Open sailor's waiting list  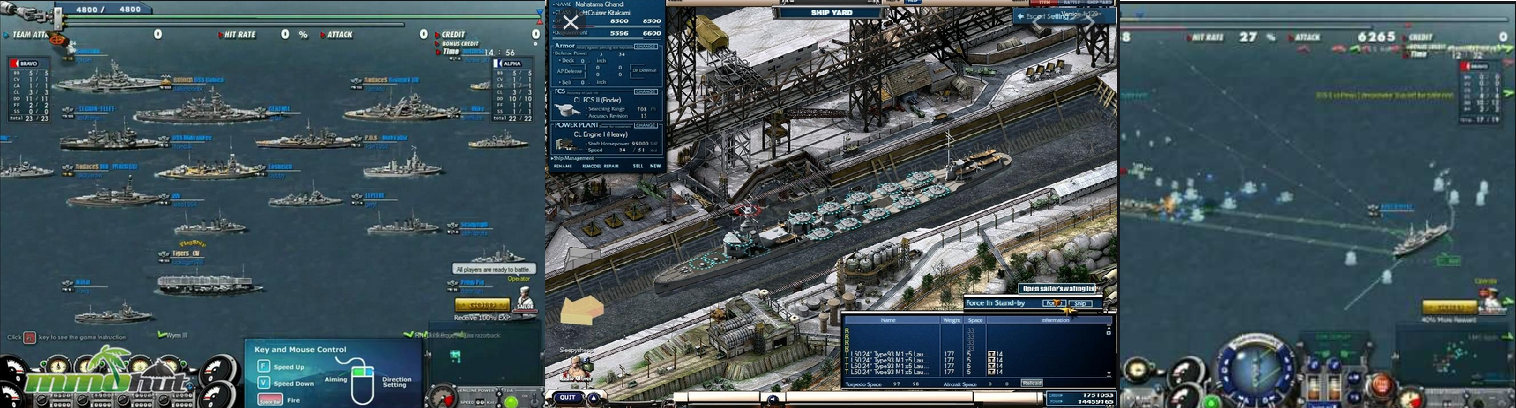click(1057, 289)
